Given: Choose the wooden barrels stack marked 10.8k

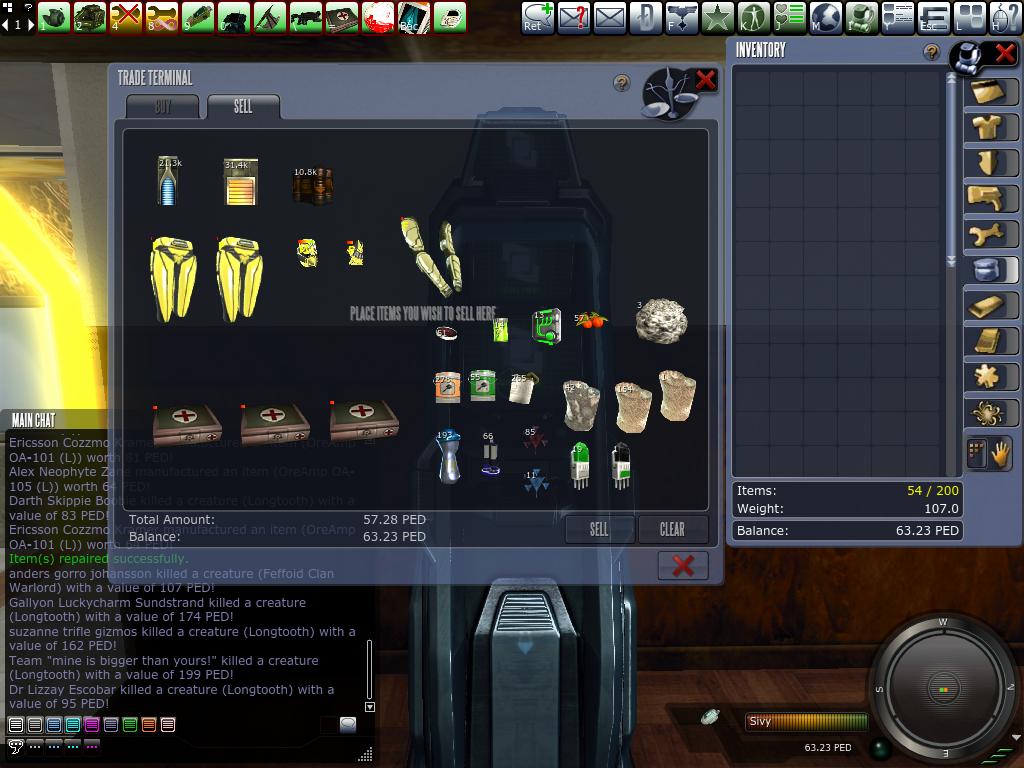Looking at the screenshot, I should click(x=312, y=185).
